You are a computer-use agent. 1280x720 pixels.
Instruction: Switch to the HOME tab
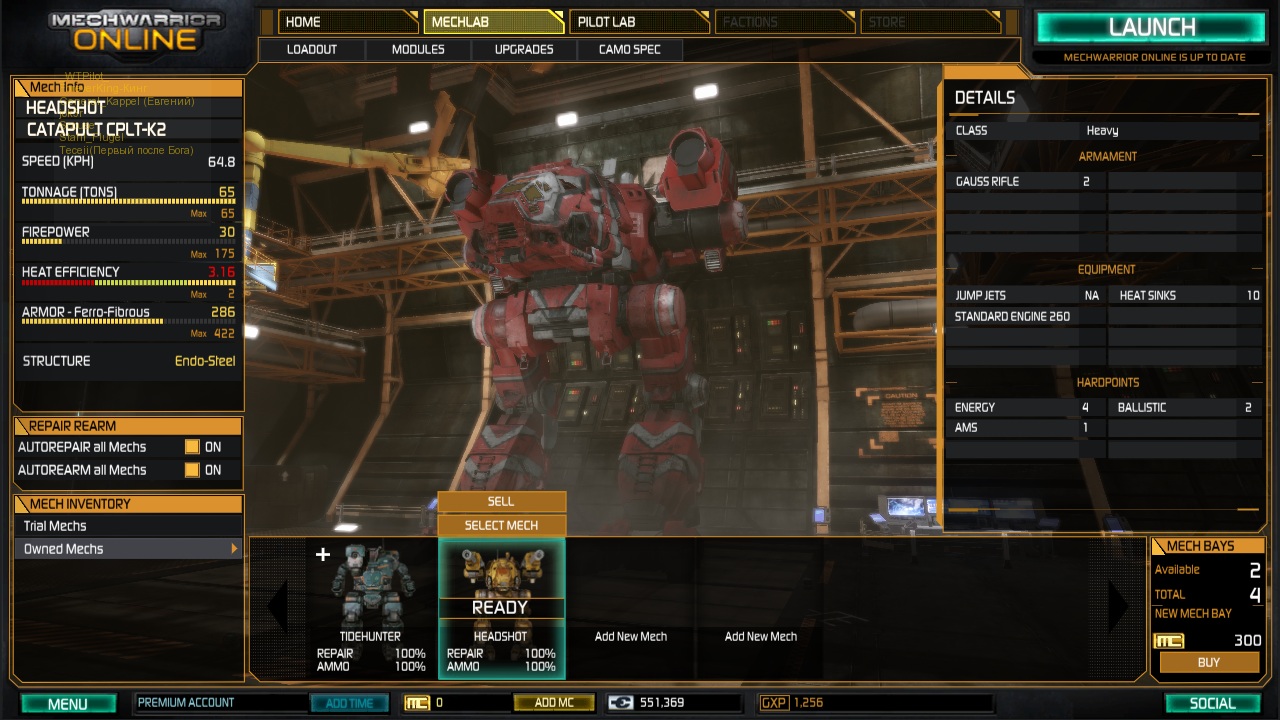click(347, 22)
